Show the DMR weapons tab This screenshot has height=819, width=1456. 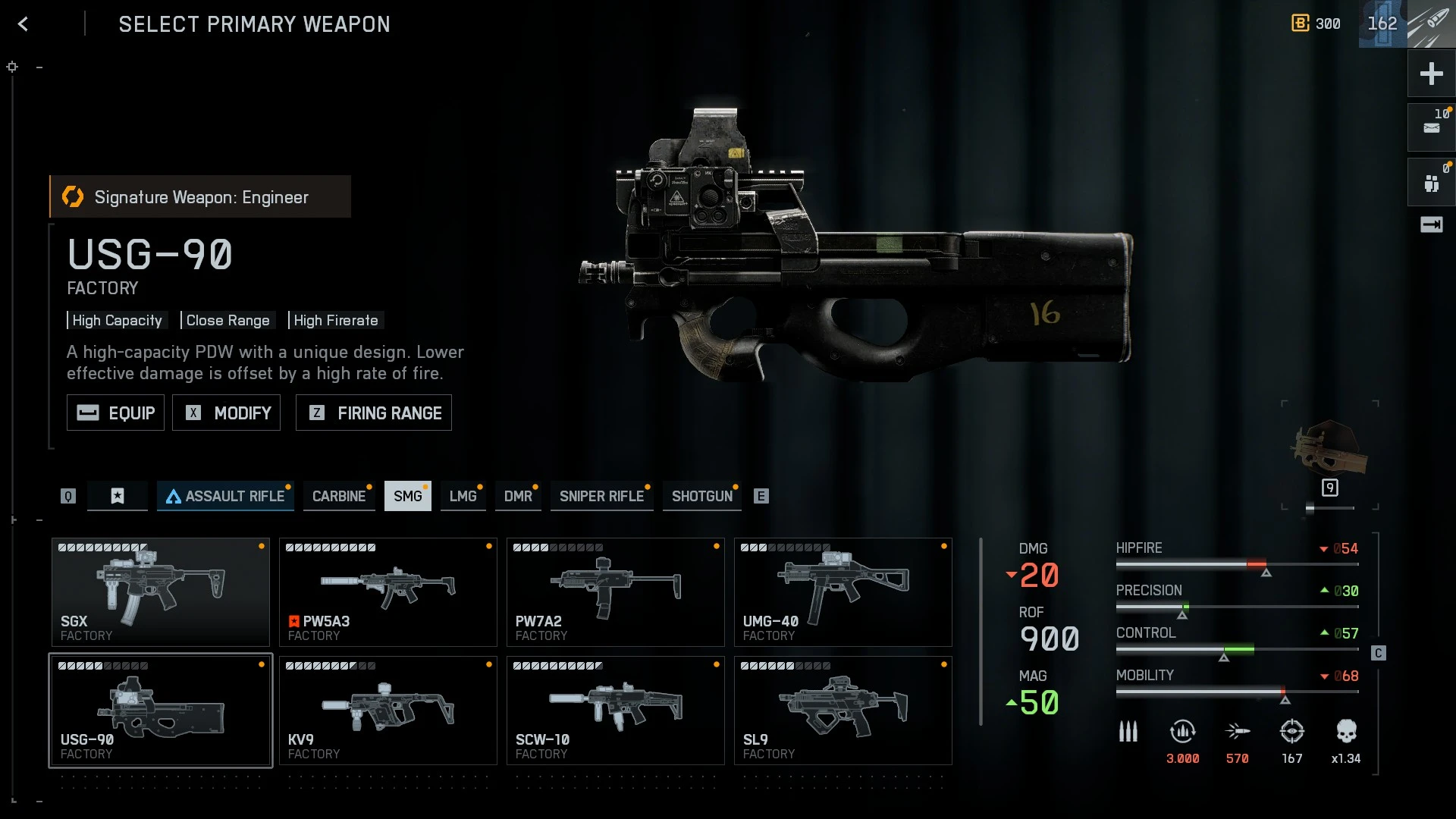518,496
